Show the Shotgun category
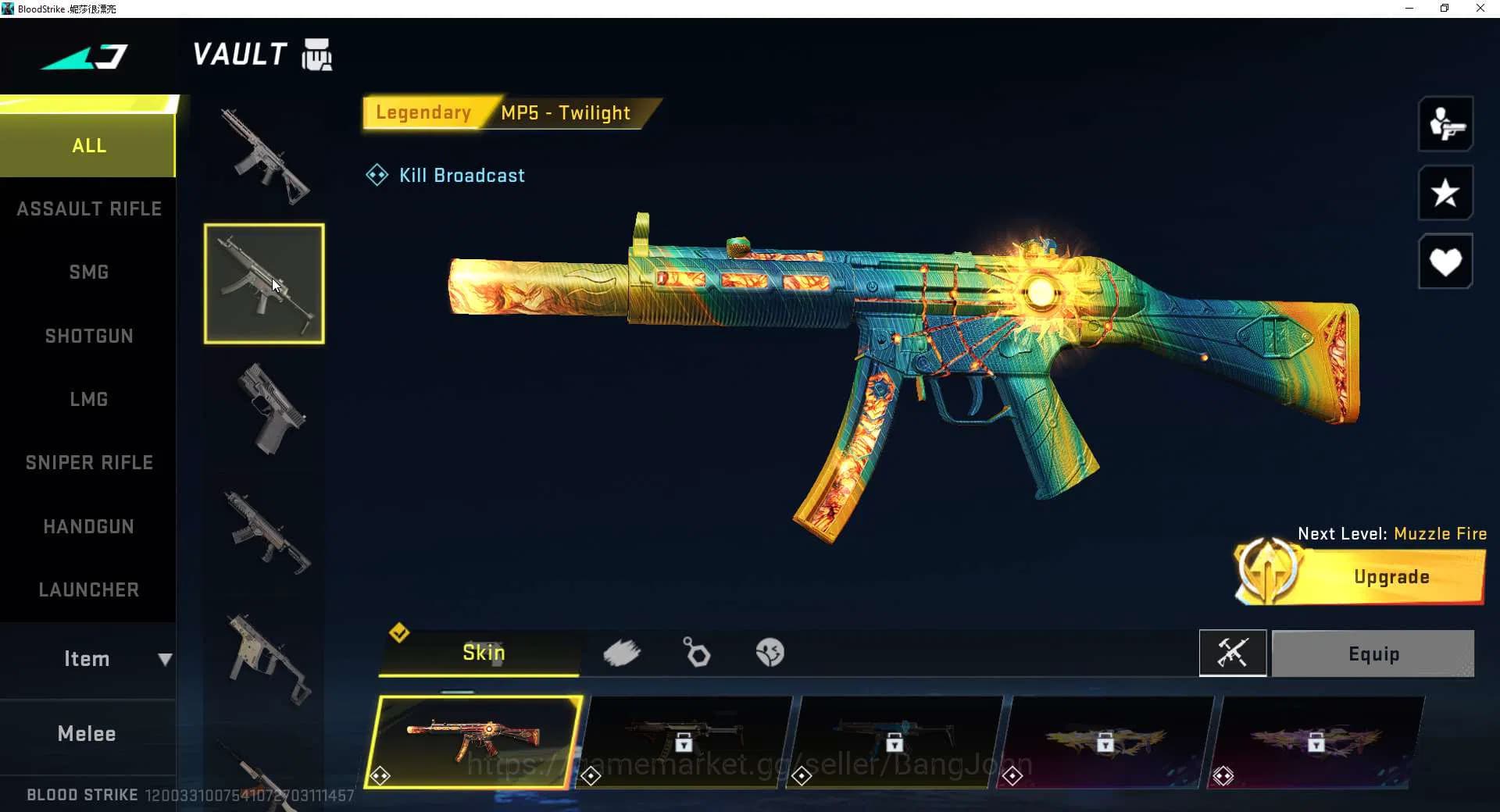The height and width of the screenshot is (812, 1500). [88, 336]
